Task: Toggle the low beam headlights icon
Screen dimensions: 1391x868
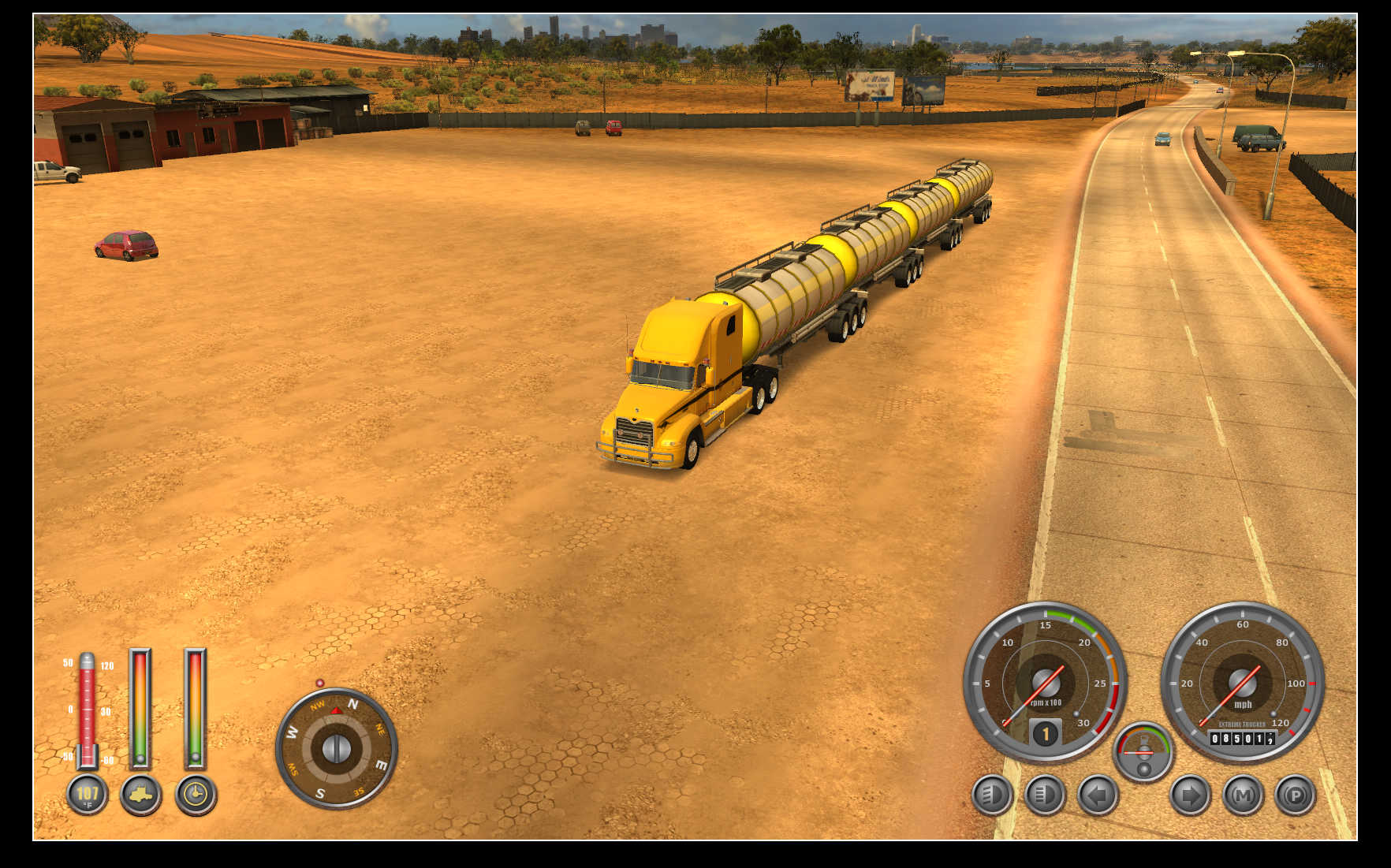Action: 991,795
